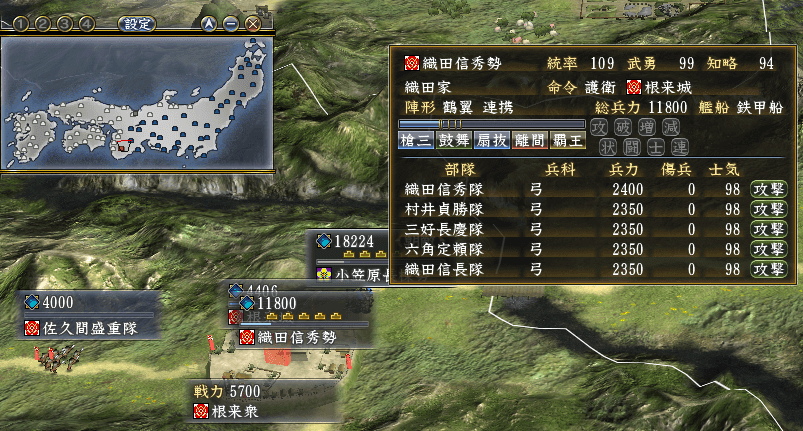Minimize the minimap with the minus button
The width and height of the screenshot is (803, 431).
pos(231,23)
